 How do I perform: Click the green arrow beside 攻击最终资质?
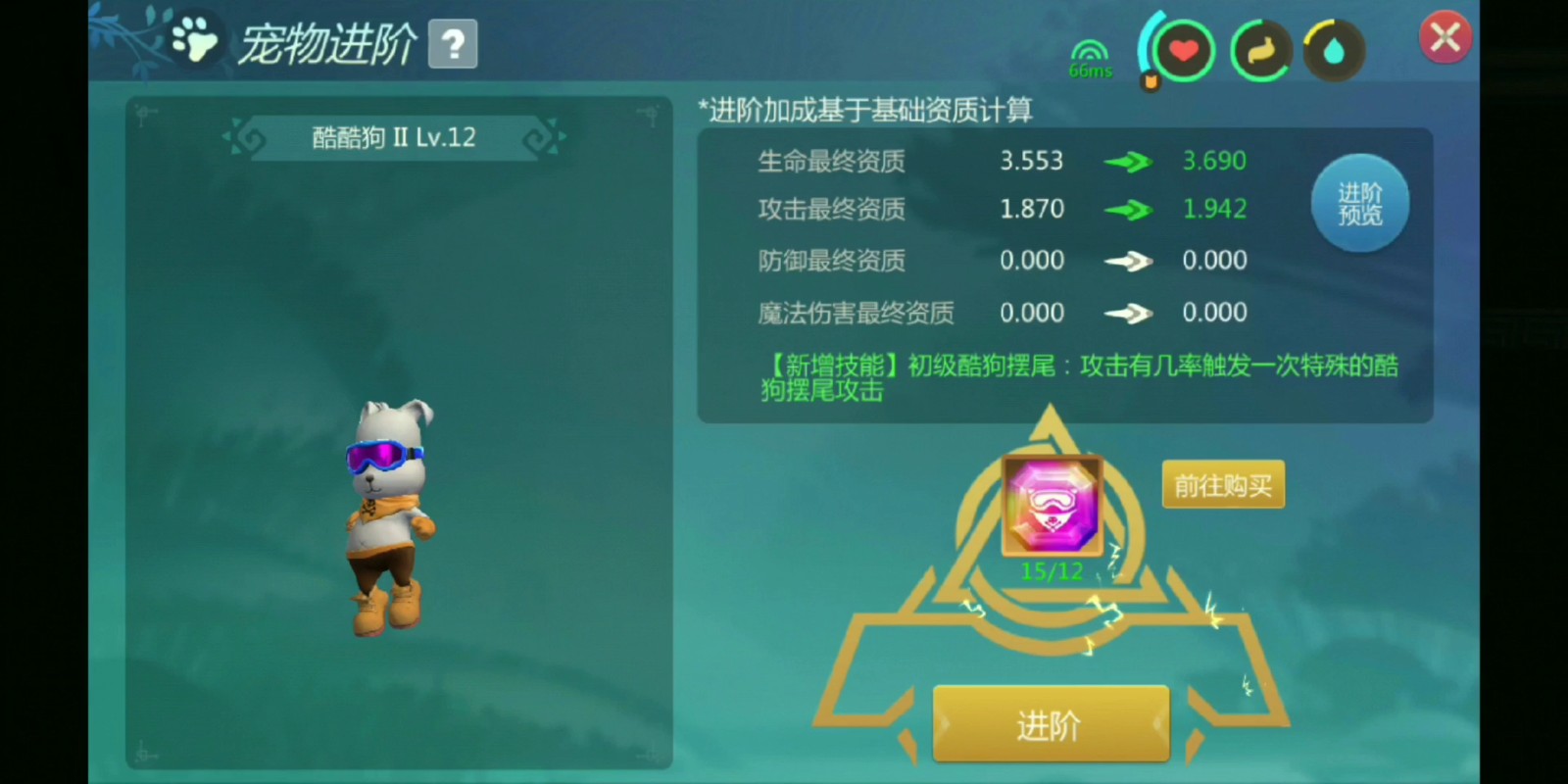pos(1129,209)
